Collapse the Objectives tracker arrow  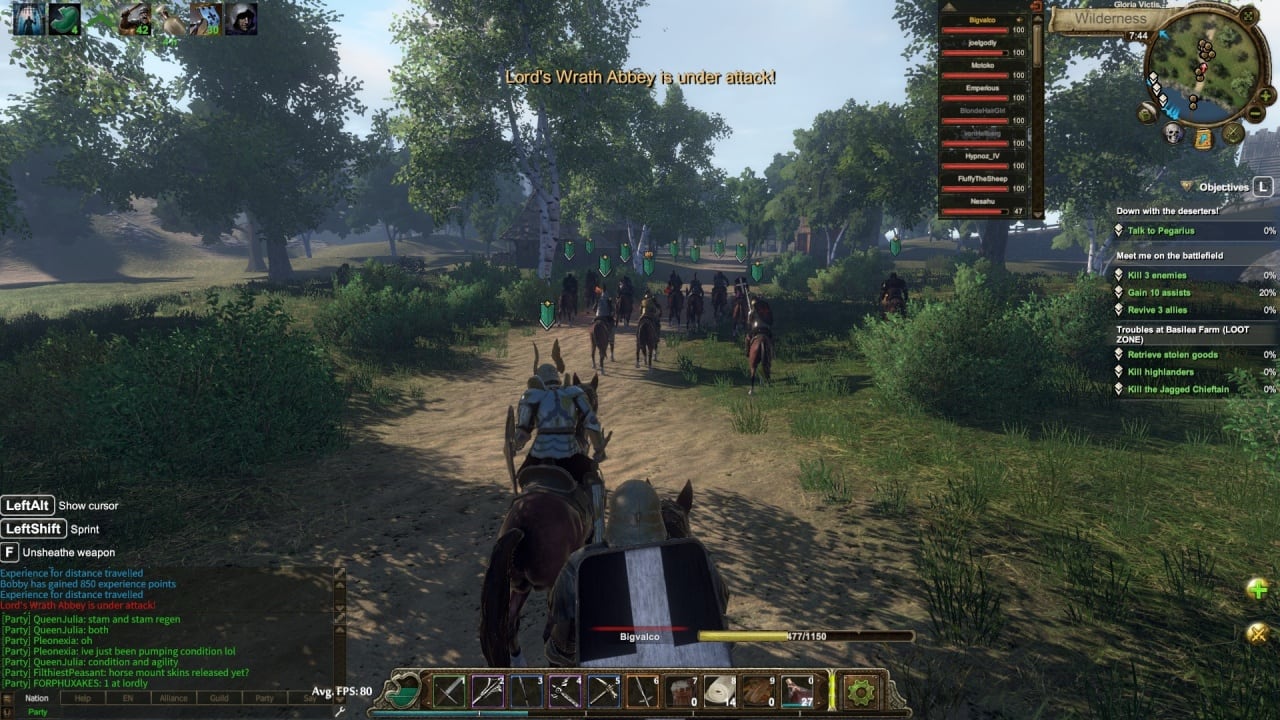[1187, 186]
